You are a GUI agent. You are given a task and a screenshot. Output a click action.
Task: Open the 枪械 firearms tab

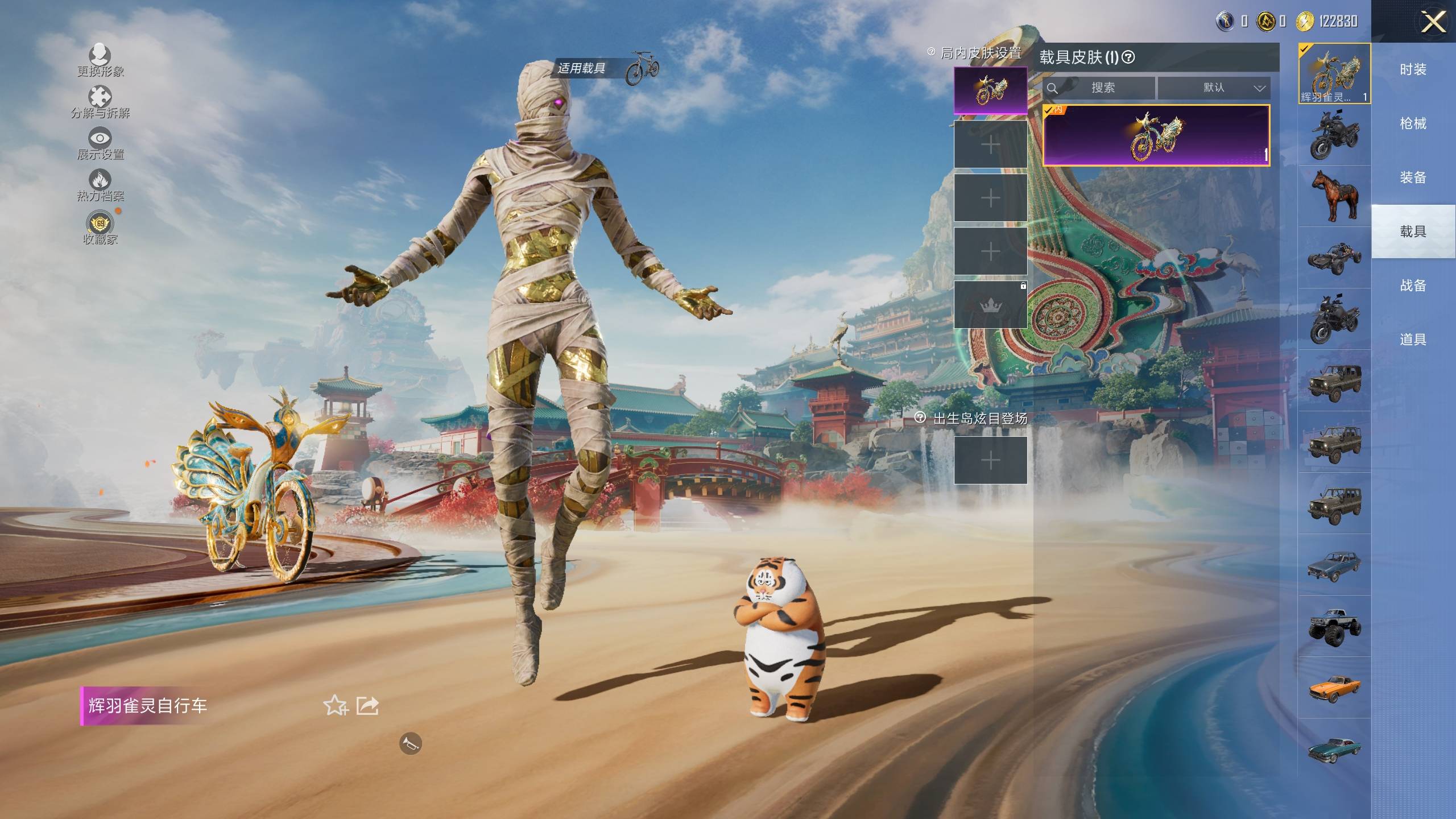[x=1413, y=123]
